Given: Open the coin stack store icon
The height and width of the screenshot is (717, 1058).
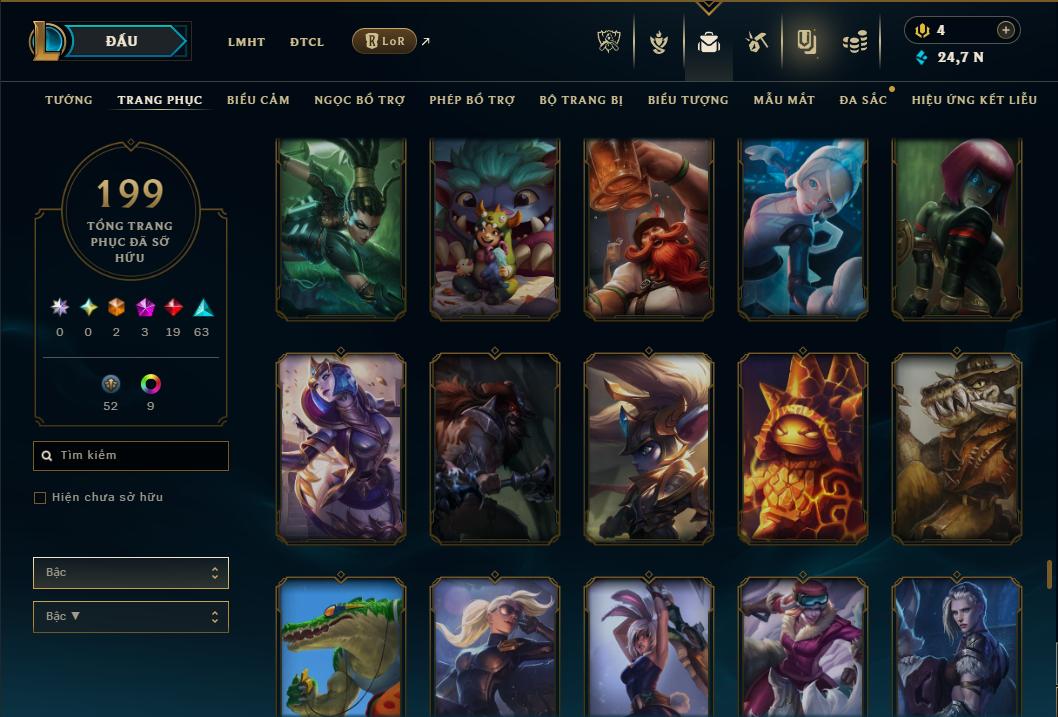Looking at the screenshot, I should coord(854,42).
